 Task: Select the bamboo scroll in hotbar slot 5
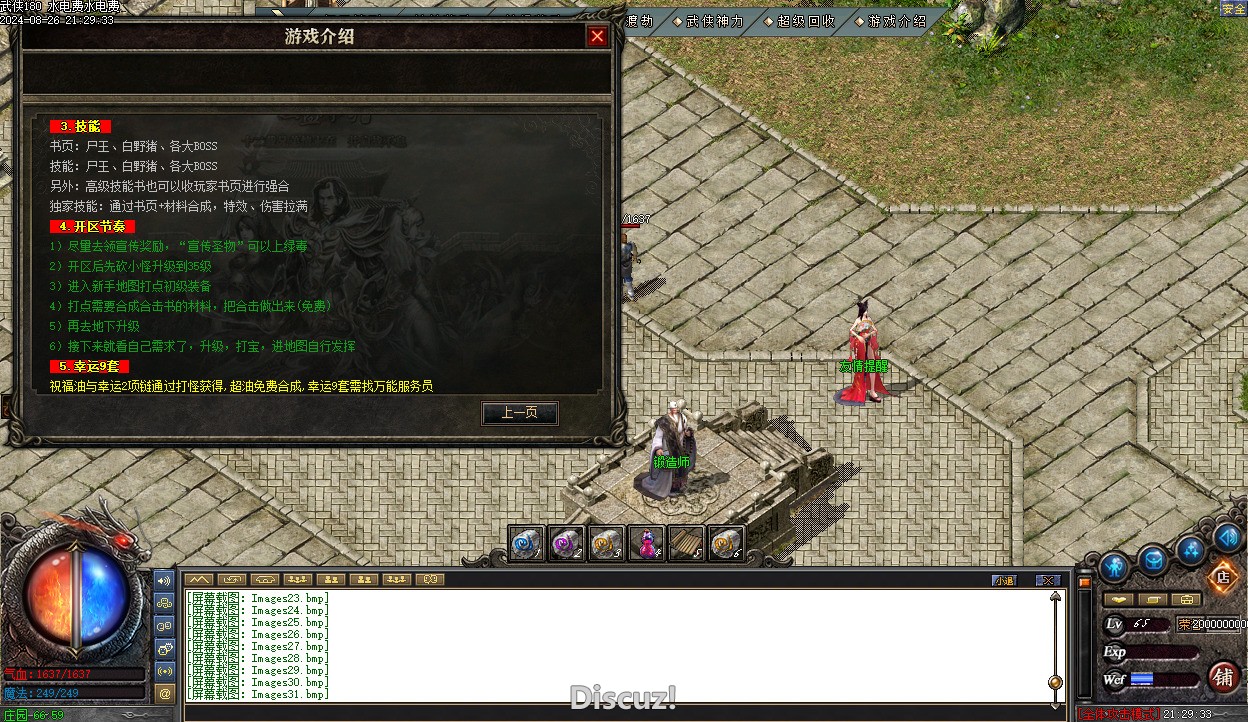[x=686, y=543]
